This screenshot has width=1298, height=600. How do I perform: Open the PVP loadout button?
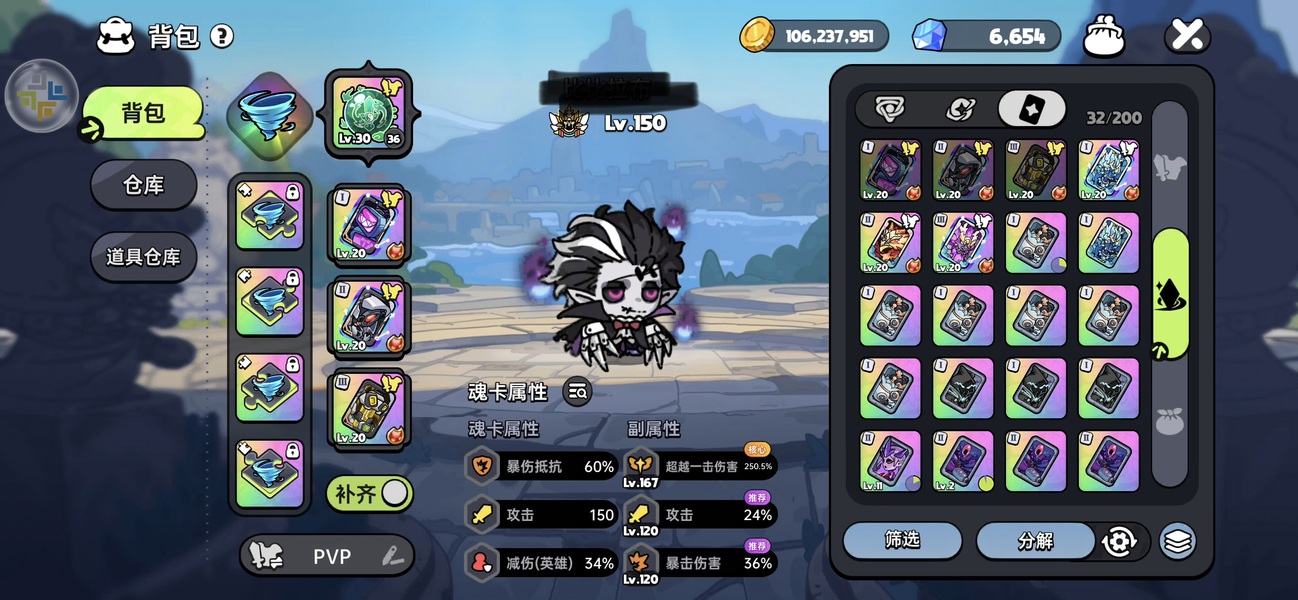(327, 556)
